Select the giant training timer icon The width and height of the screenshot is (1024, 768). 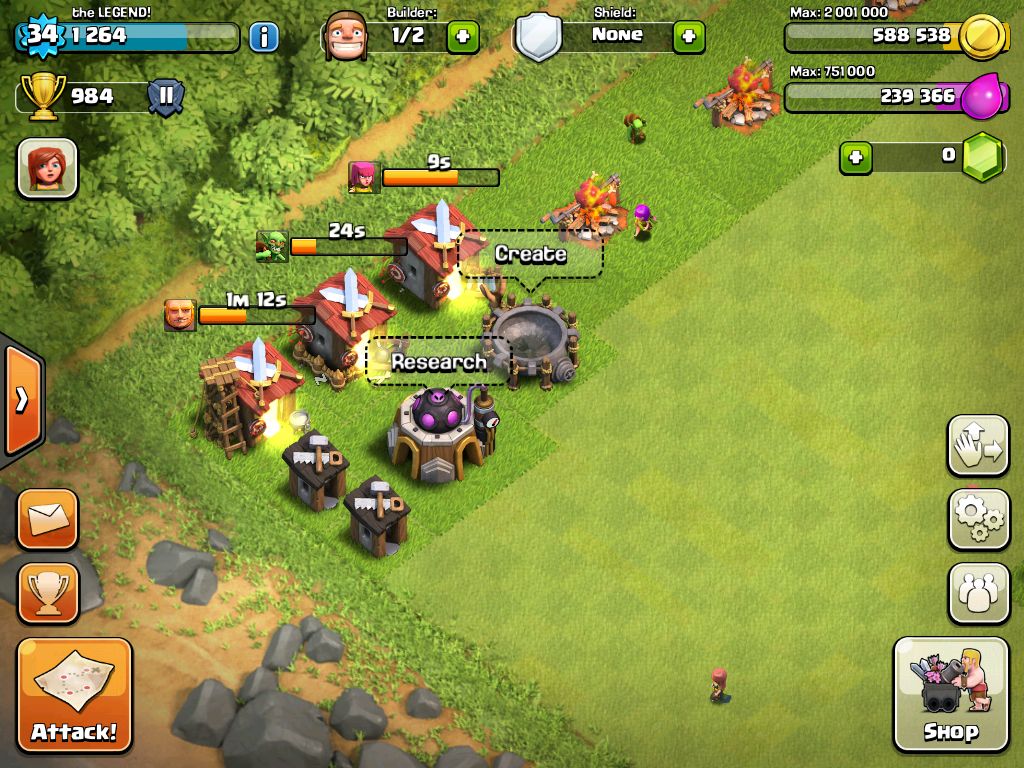180,315
